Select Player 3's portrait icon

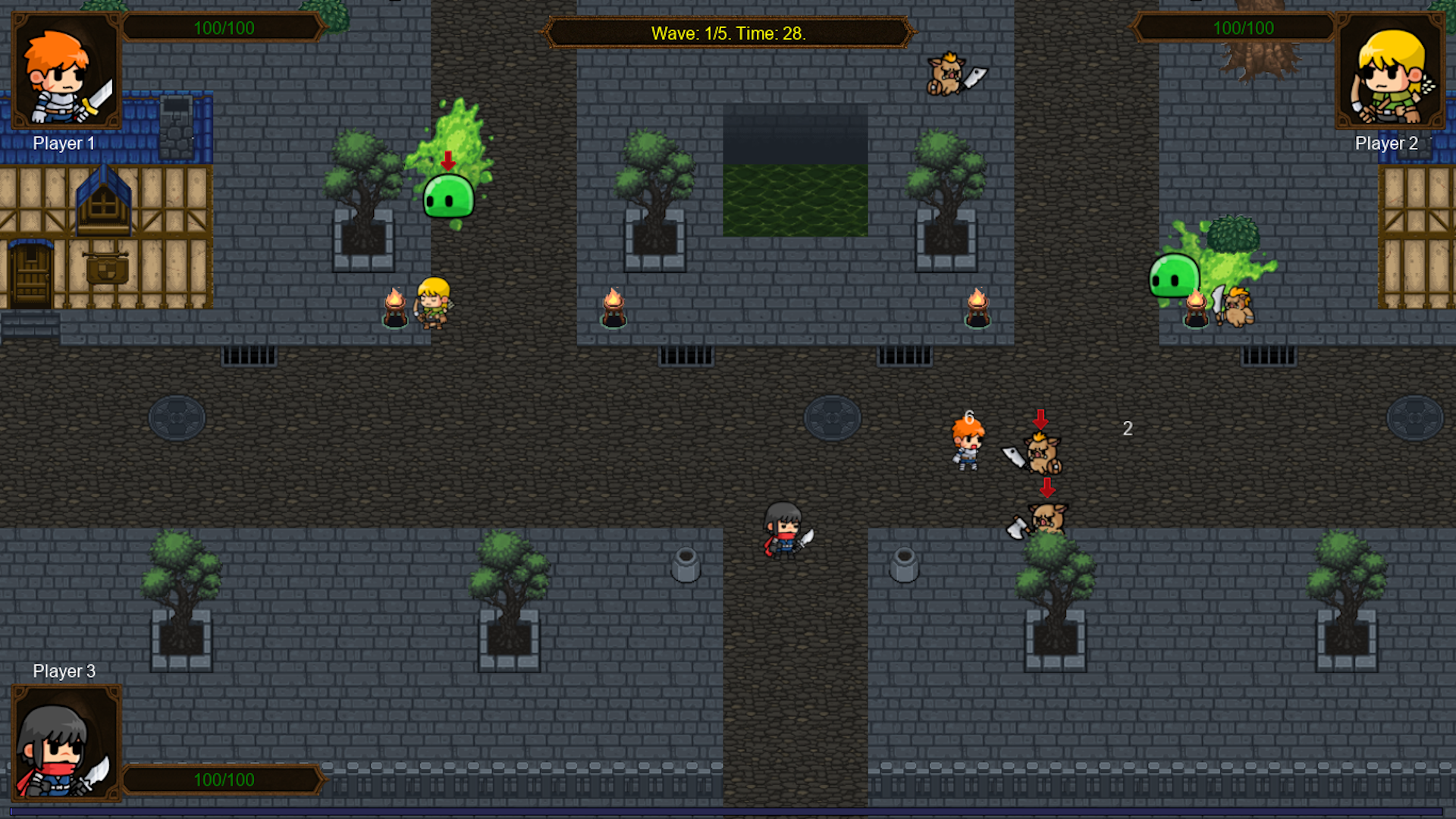point(64,743)
